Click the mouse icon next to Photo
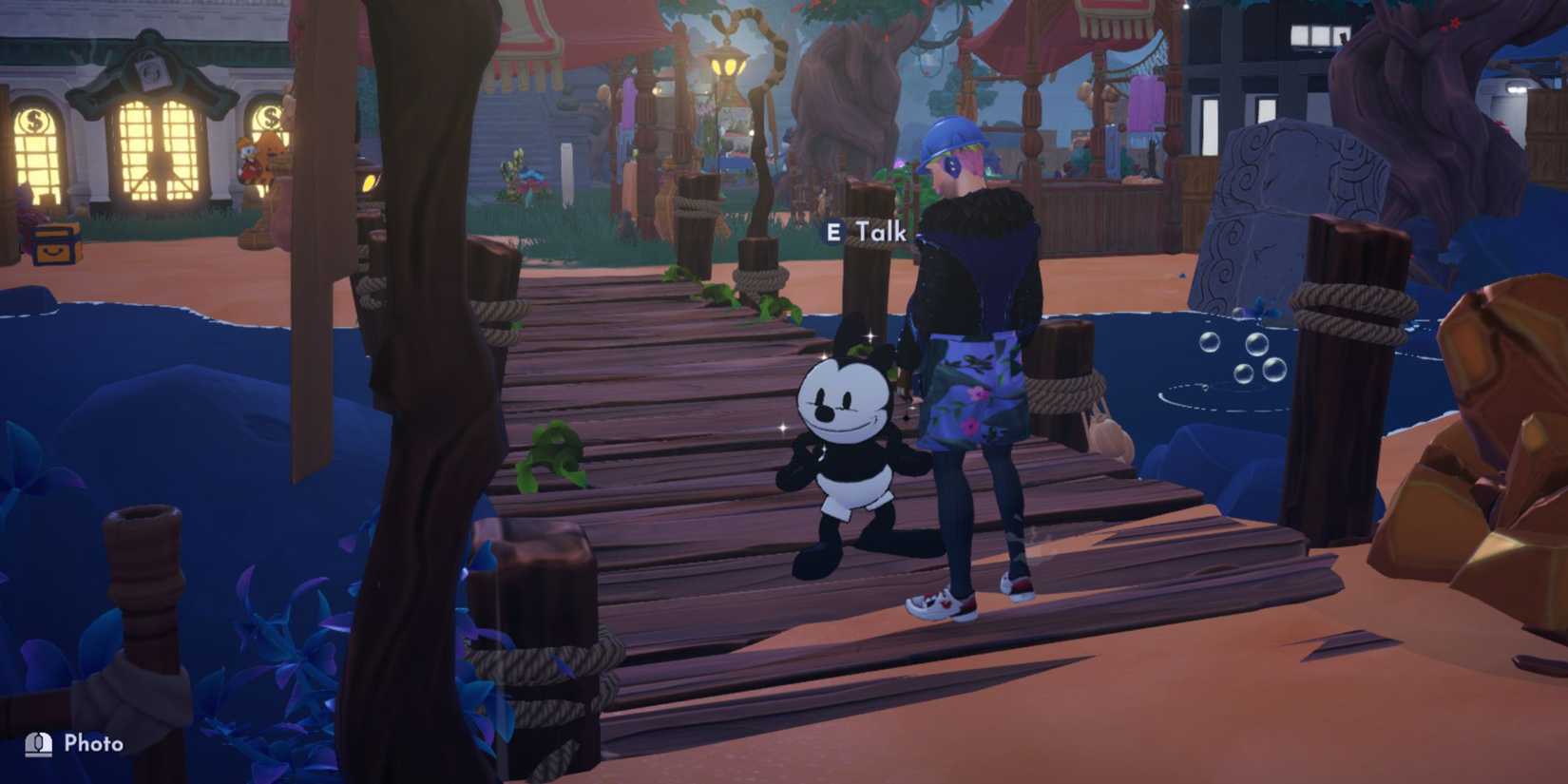 pos(36,743)
